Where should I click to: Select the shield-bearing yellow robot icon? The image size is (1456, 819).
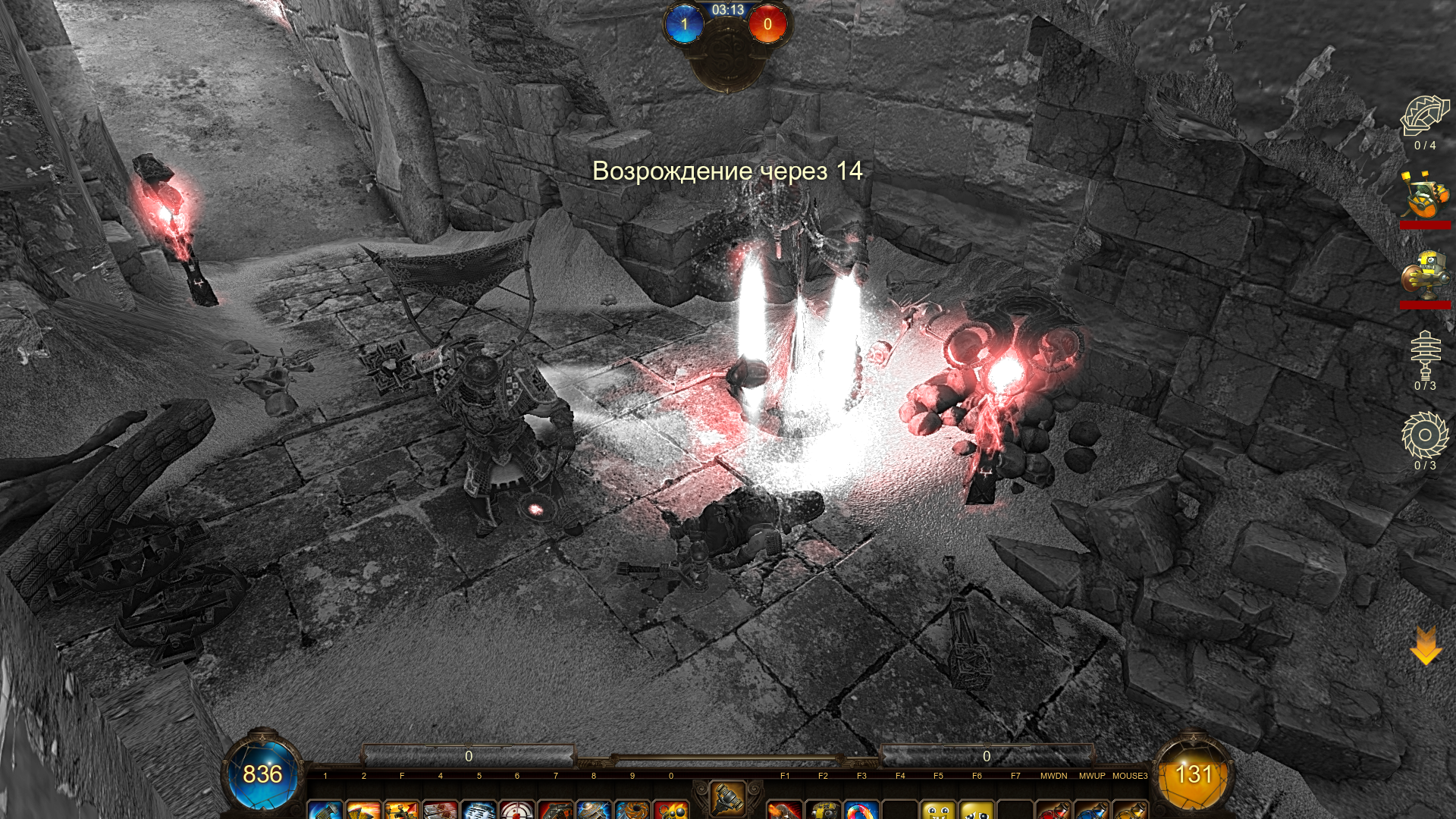coord(1425,276)
